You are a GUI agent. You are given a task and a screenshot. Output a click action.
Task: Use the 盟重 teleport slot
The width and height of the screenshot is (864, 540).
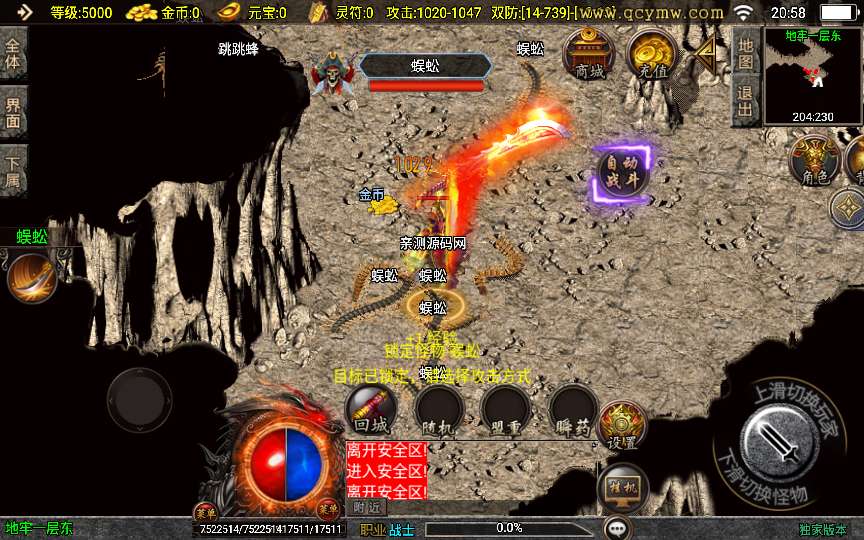pyautogui.click(x=504, y=408)
